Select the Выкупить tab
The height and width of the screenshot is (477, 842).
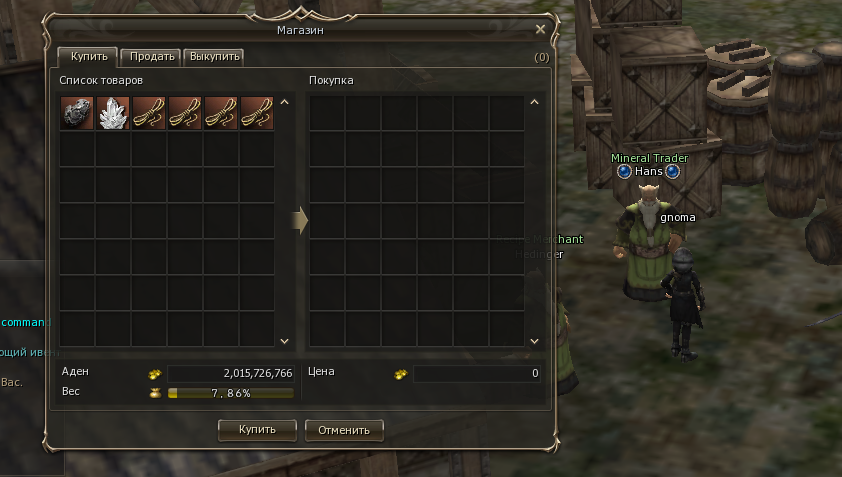click(214, 57)
